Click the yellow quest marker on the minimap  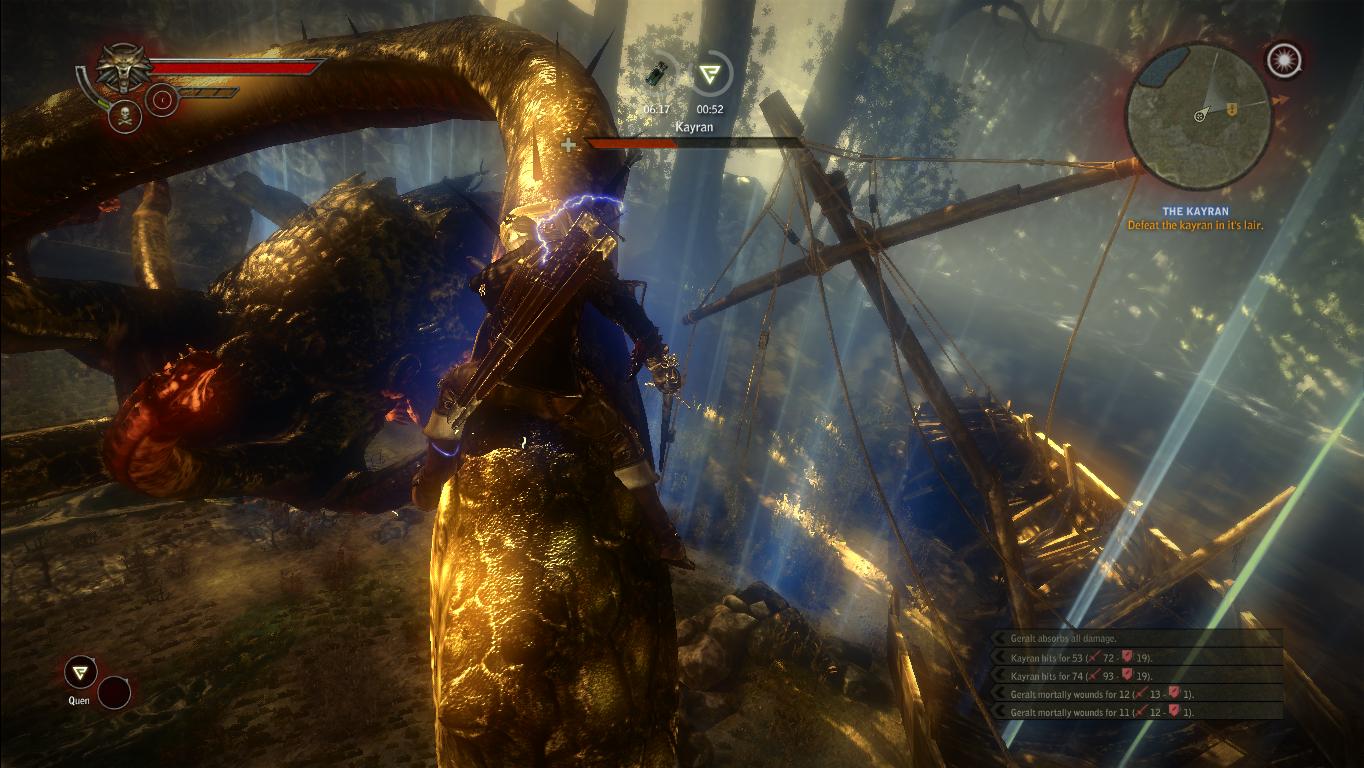pos(1232,108)
